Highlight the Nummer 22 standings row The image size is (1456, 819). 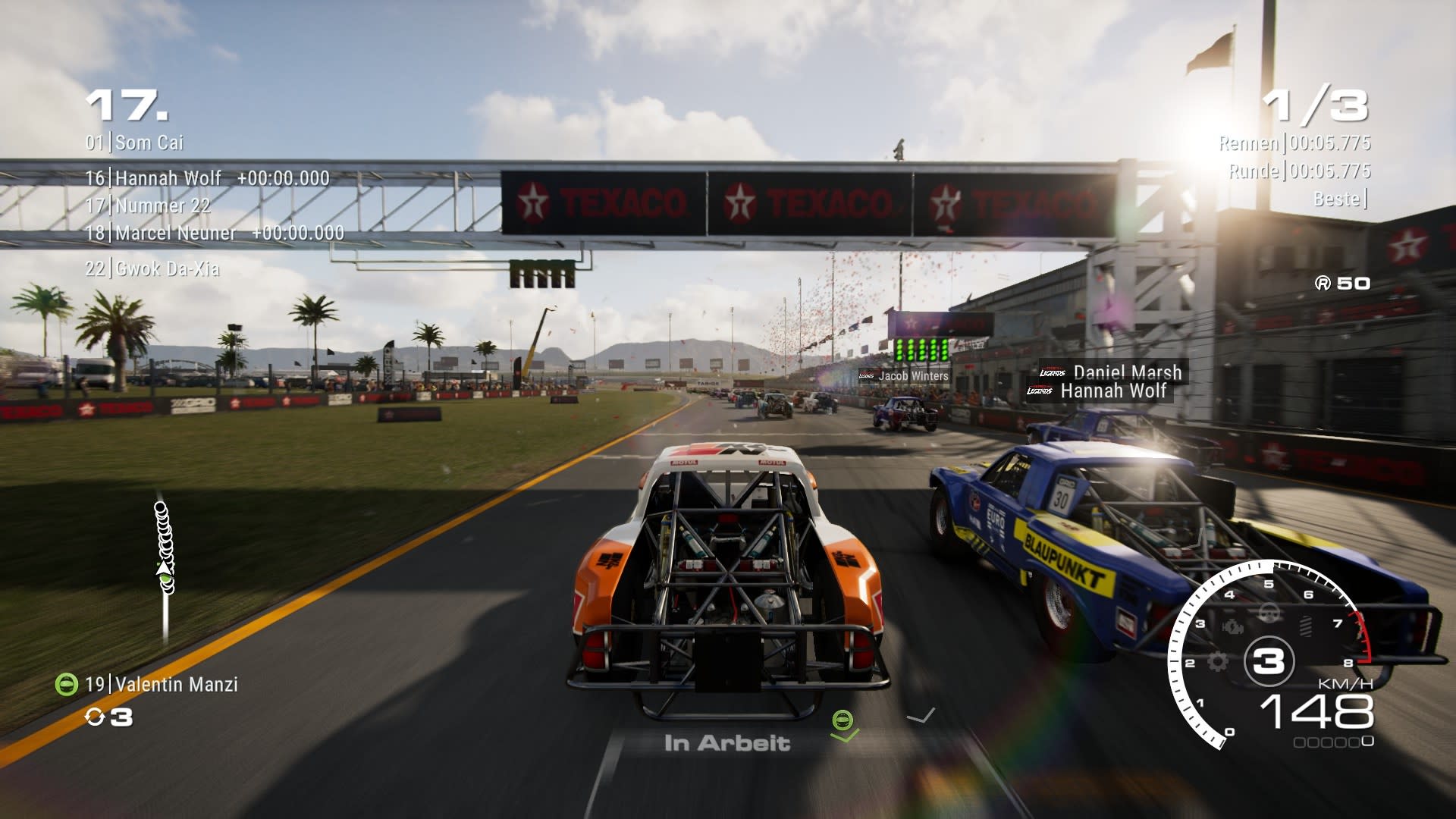click(148, 206)
